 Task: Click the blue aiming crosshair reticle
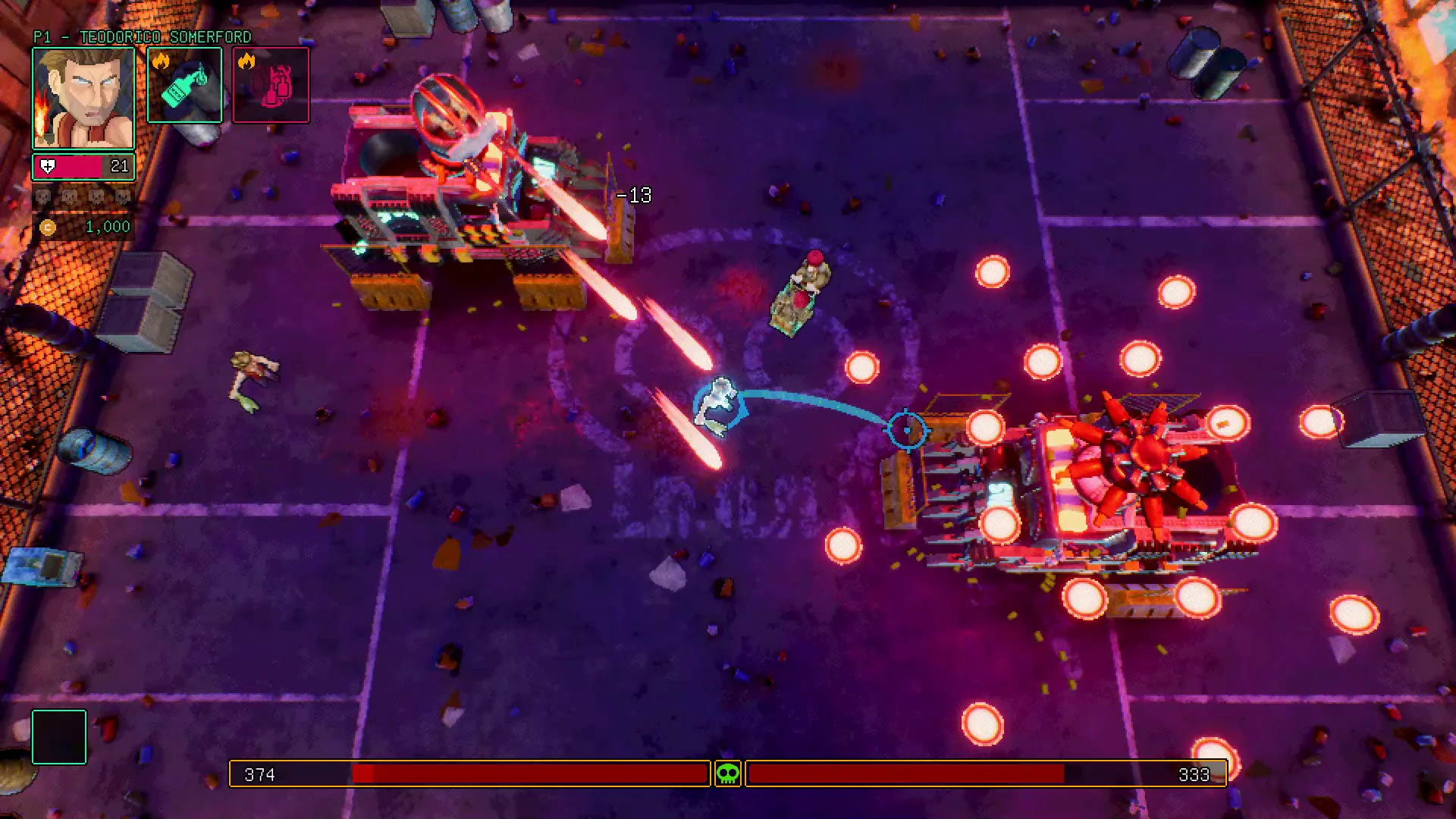click(x=907, y=430)
